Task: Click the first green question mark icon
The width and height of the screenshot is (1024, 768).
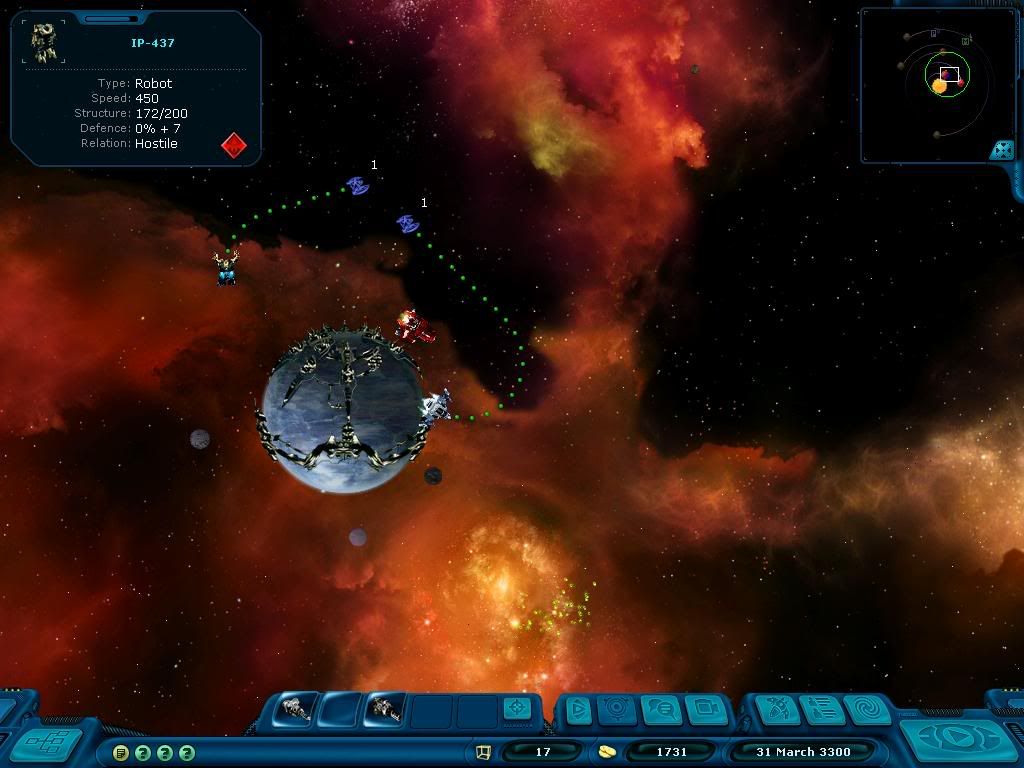Action: [143, 752]
